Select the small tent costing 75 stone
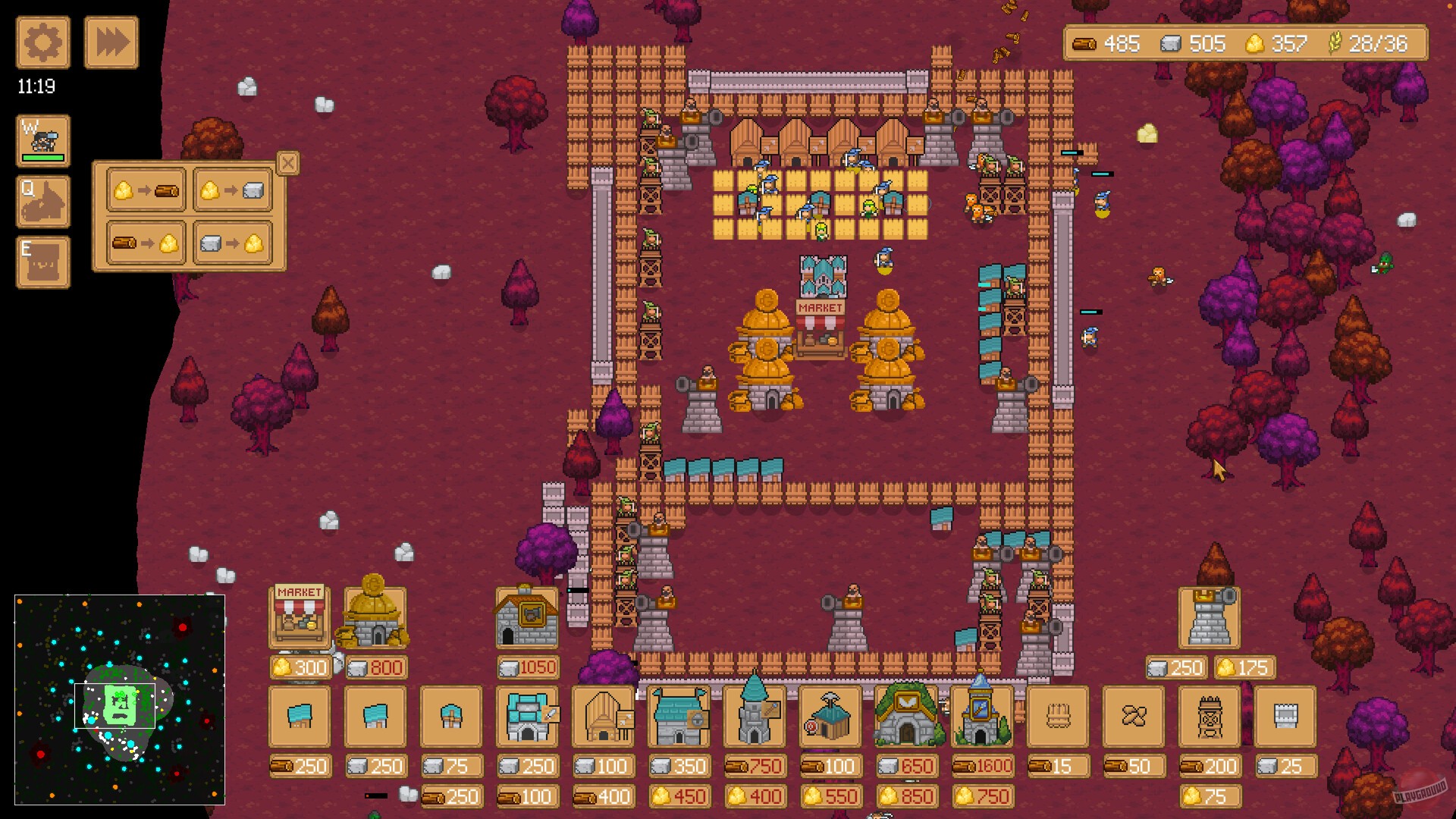Image resolution: width=1456 pixels, height=819 pixels. [x=452, y=717]
